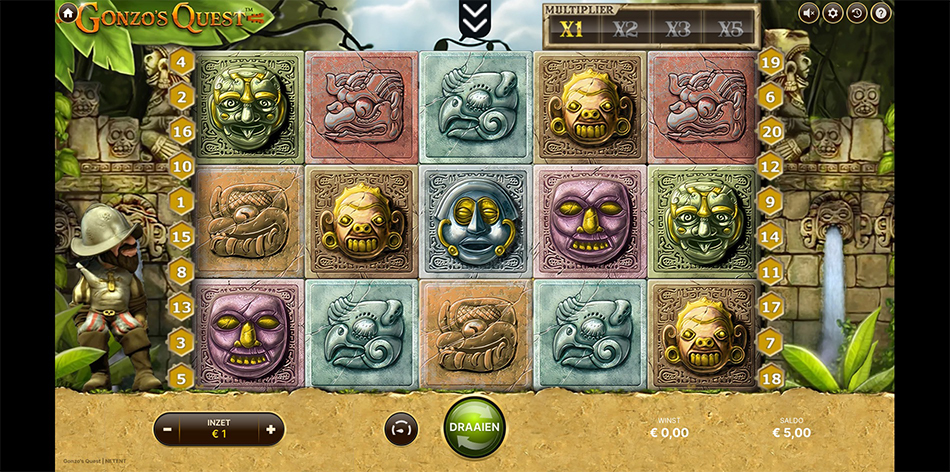The height and width of the screenshot is (472, 950).
Task: Show the game history clock icon
Action: pos(856,13)
